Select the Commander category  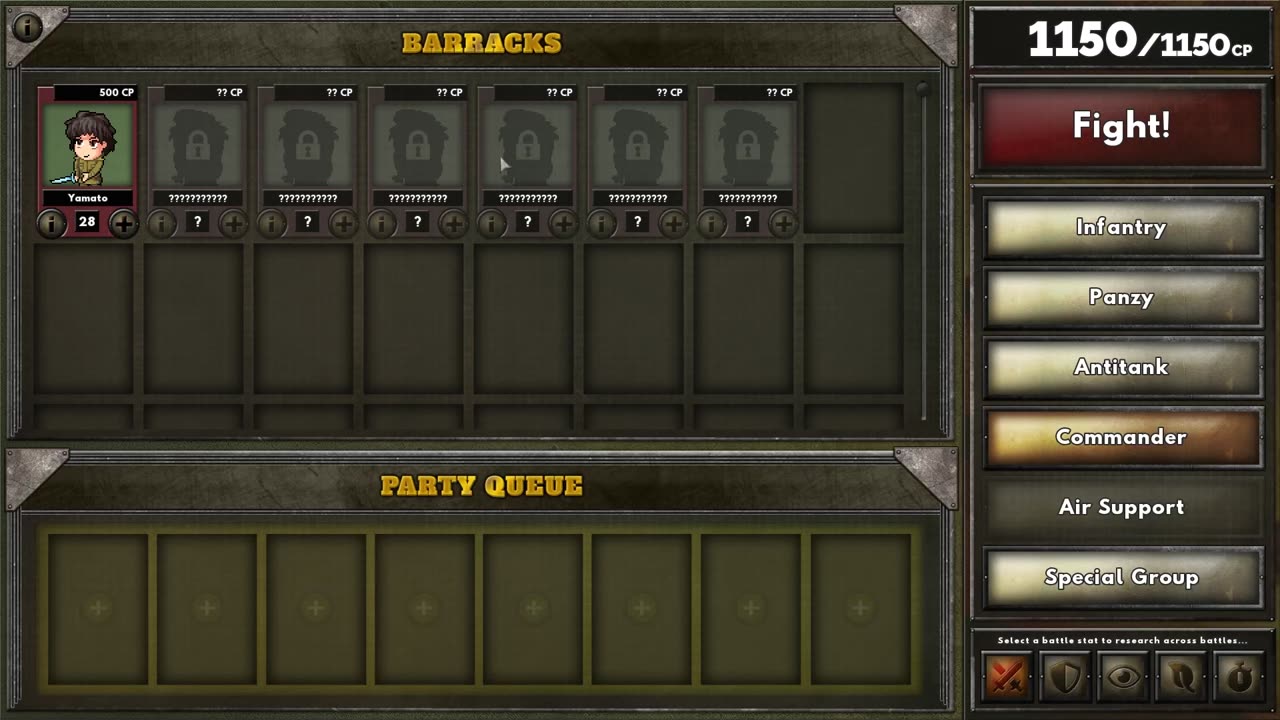pyautogui.click(x=1121, y=438)
